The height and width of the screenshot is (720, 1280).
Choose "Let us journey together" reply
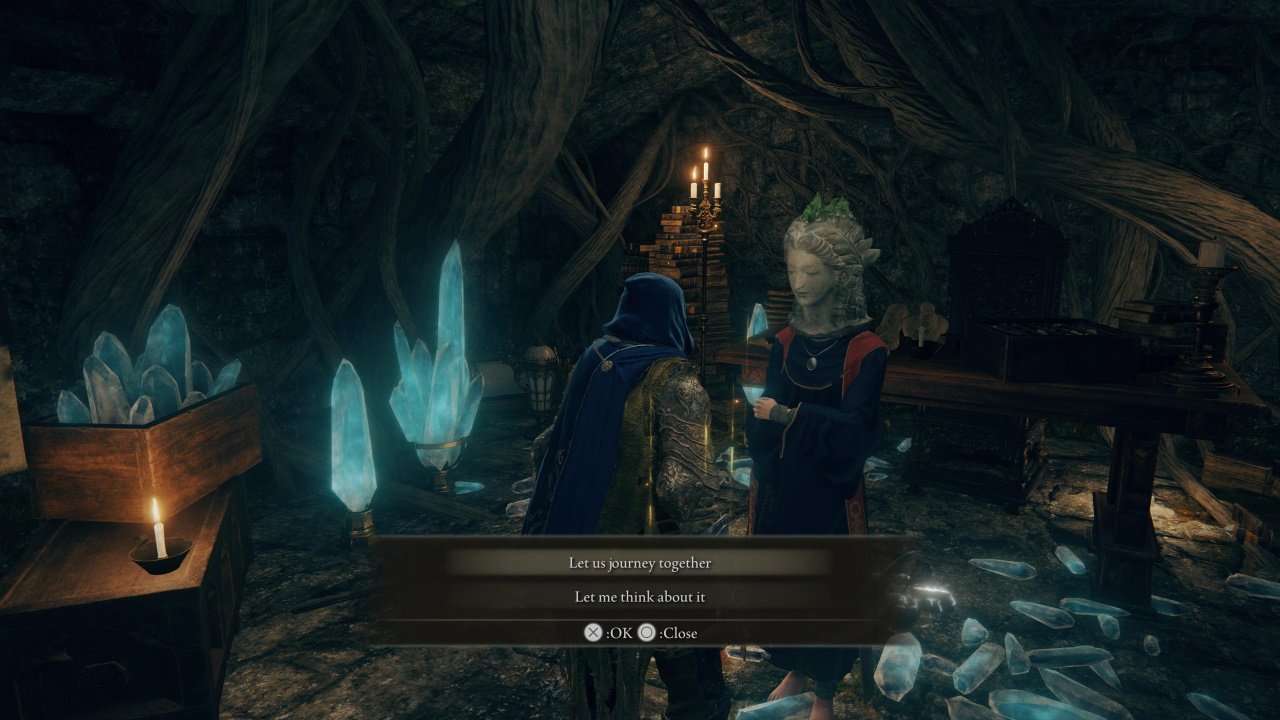640,563
